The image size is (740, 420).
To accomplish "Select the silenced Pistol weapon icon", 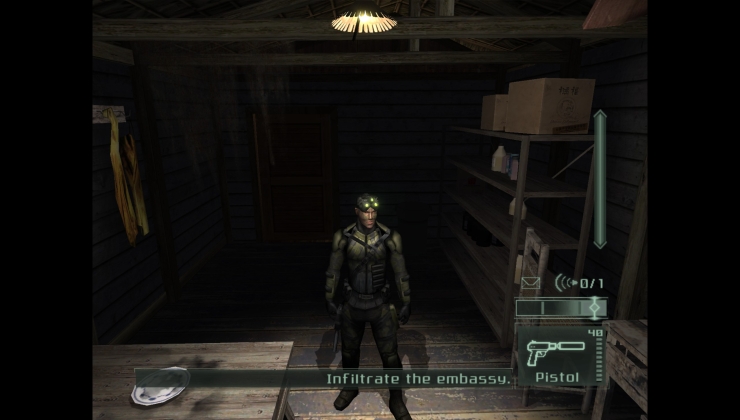I will pyautogui.click(x=551, y=350).
